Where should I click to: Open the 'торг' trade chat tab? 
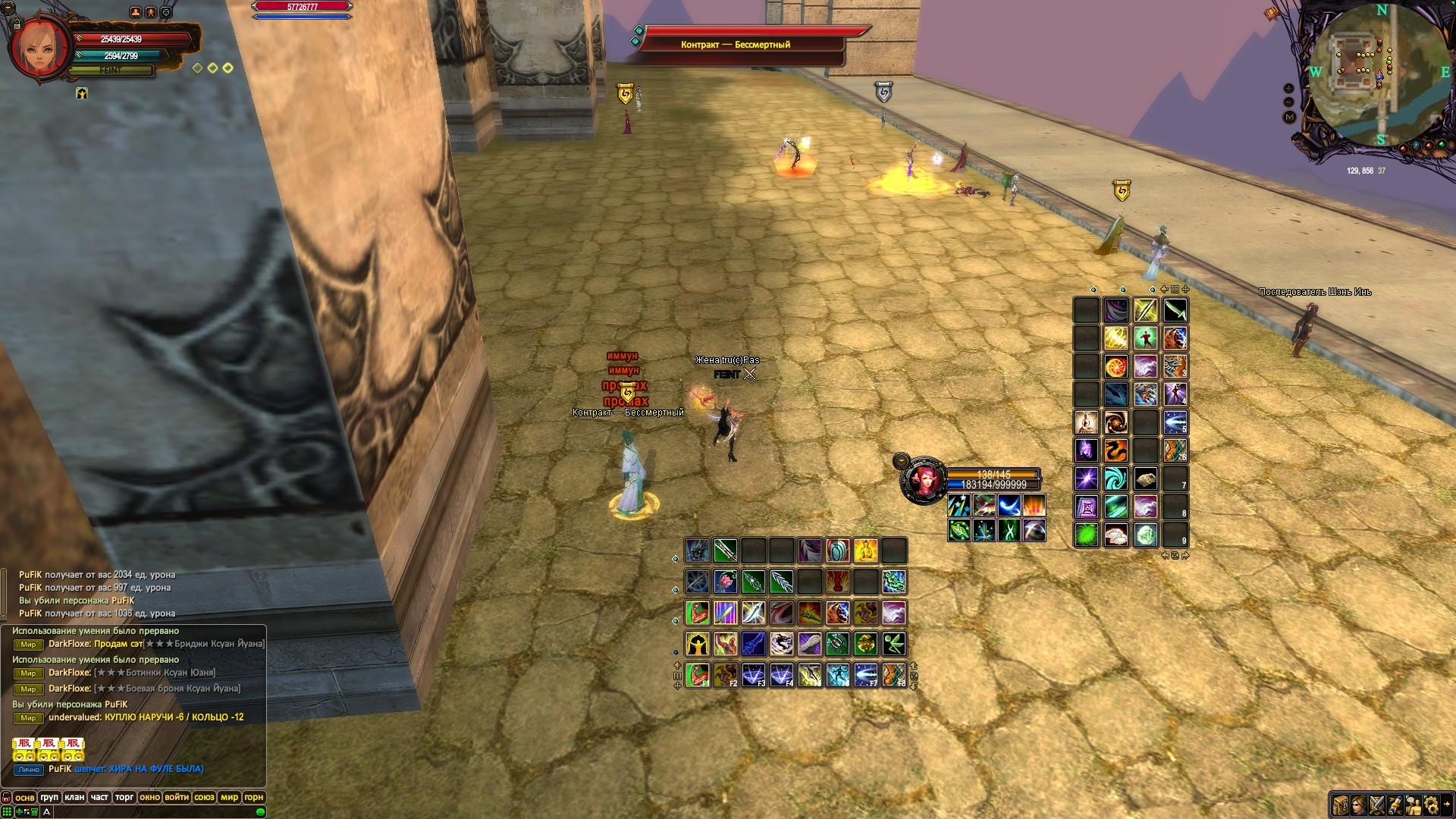click(124, 797)
